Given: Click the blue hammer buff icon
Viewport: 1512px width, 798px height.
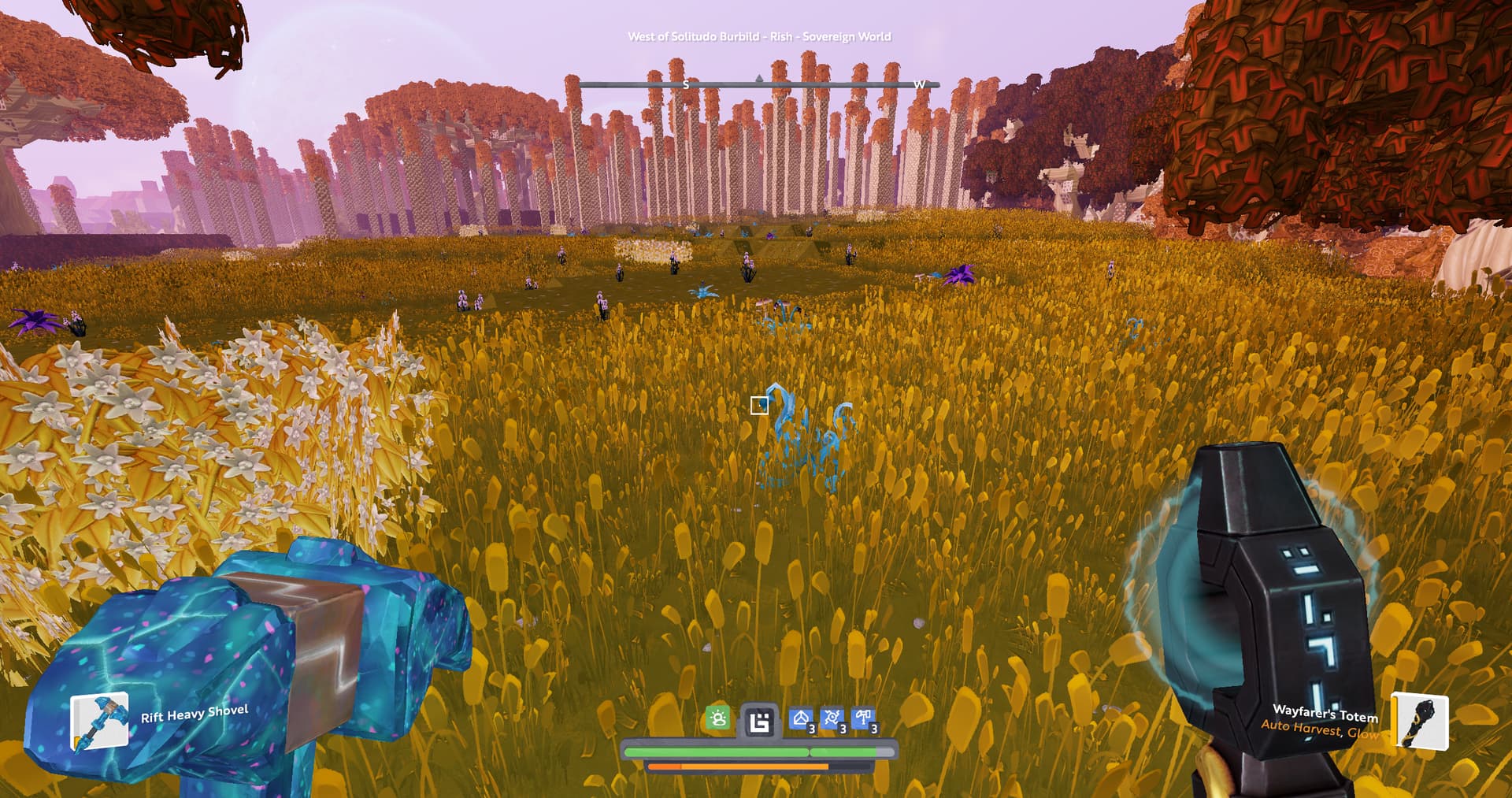Looking at the screenshot, I should pyautogui.click(x=863, y=719).
